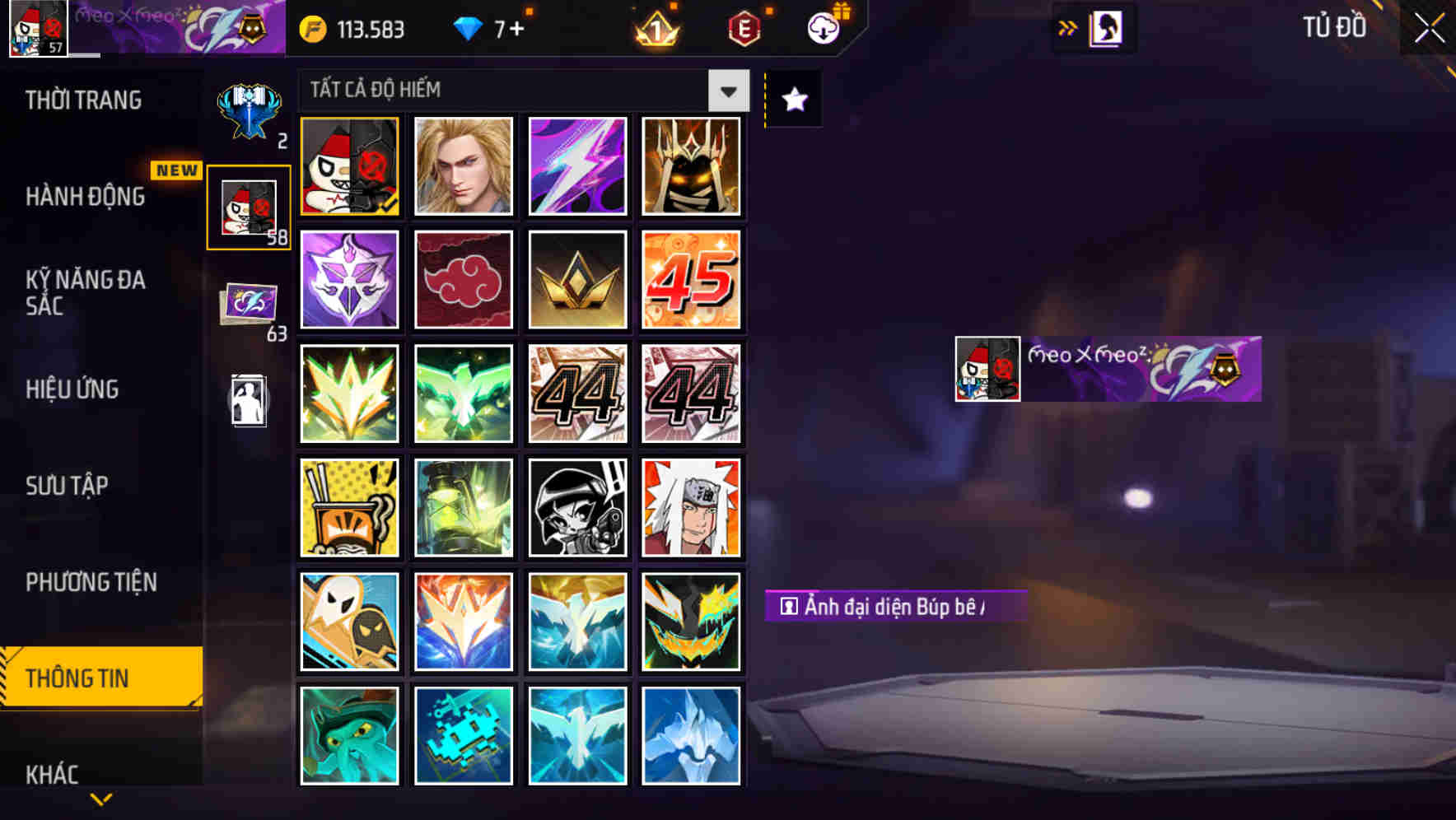Open the cloud download gift icon
Viewport: 1456px width, 820px height.
(x=824, y=27)
